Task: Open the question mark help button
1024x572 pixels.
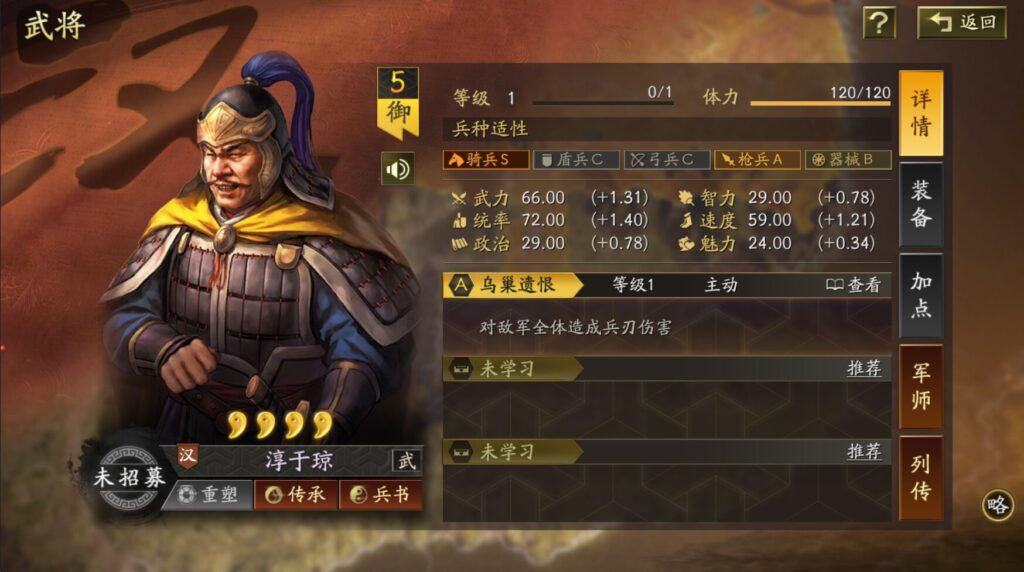Action: pyautogui.click(x=879, y=22)
